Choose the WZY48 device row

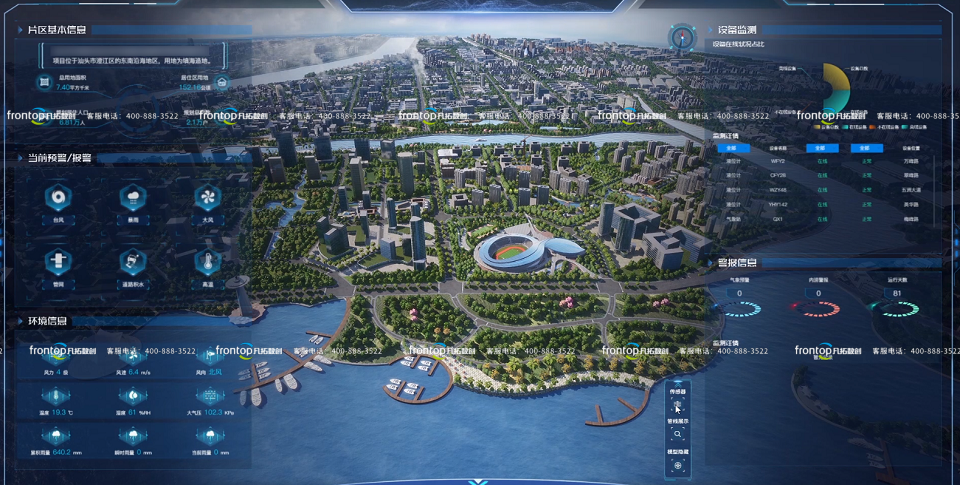778,189
